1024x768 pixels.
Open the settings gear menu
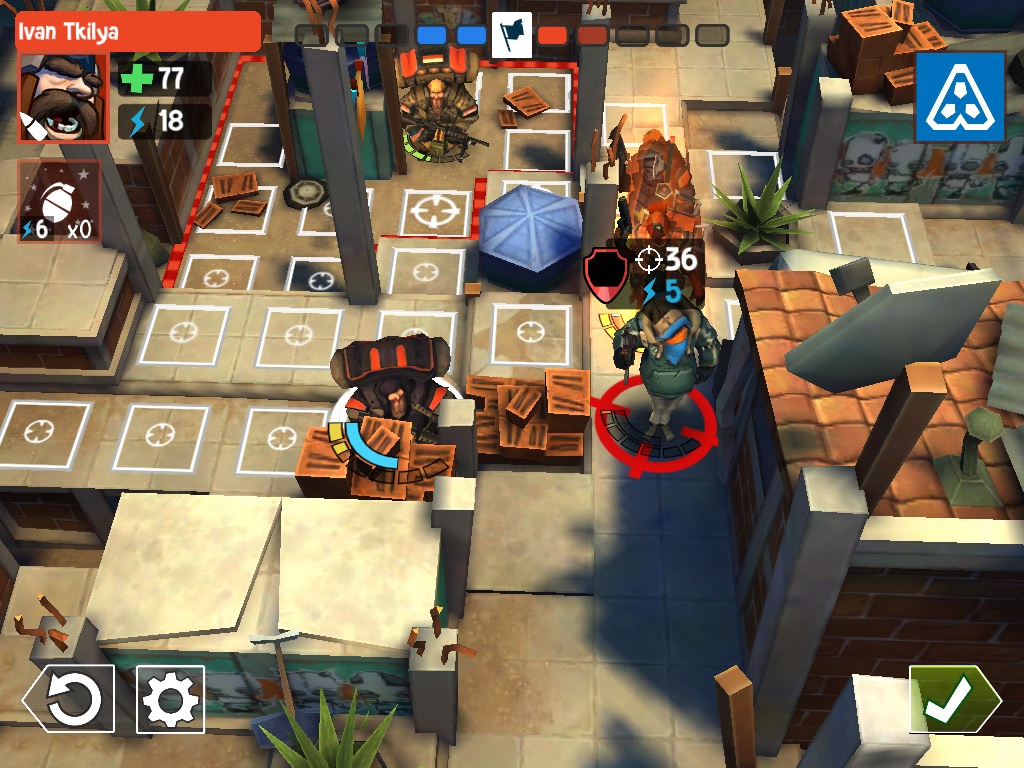point(170,699)
